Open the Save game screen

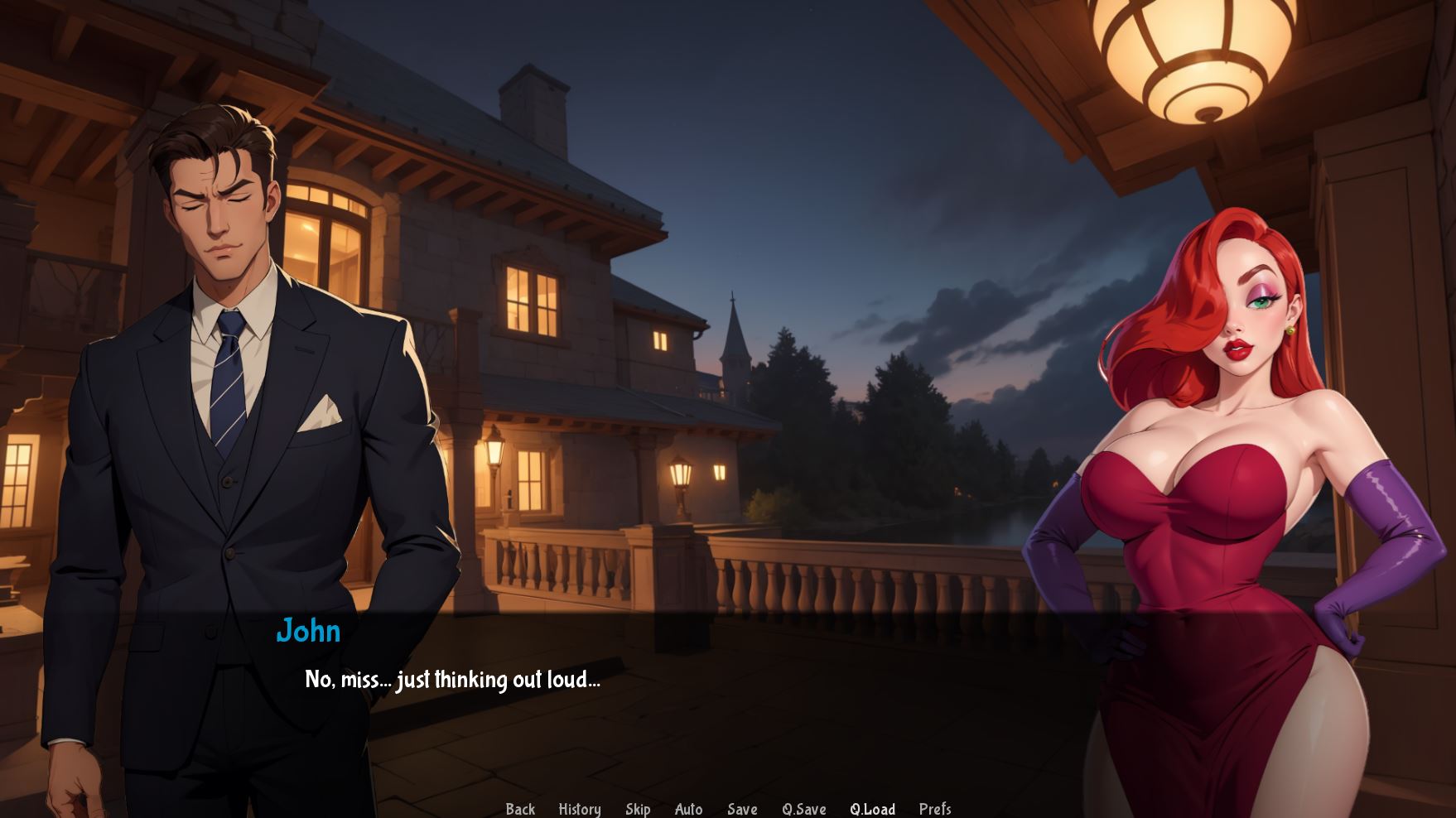tap(742, 809)
